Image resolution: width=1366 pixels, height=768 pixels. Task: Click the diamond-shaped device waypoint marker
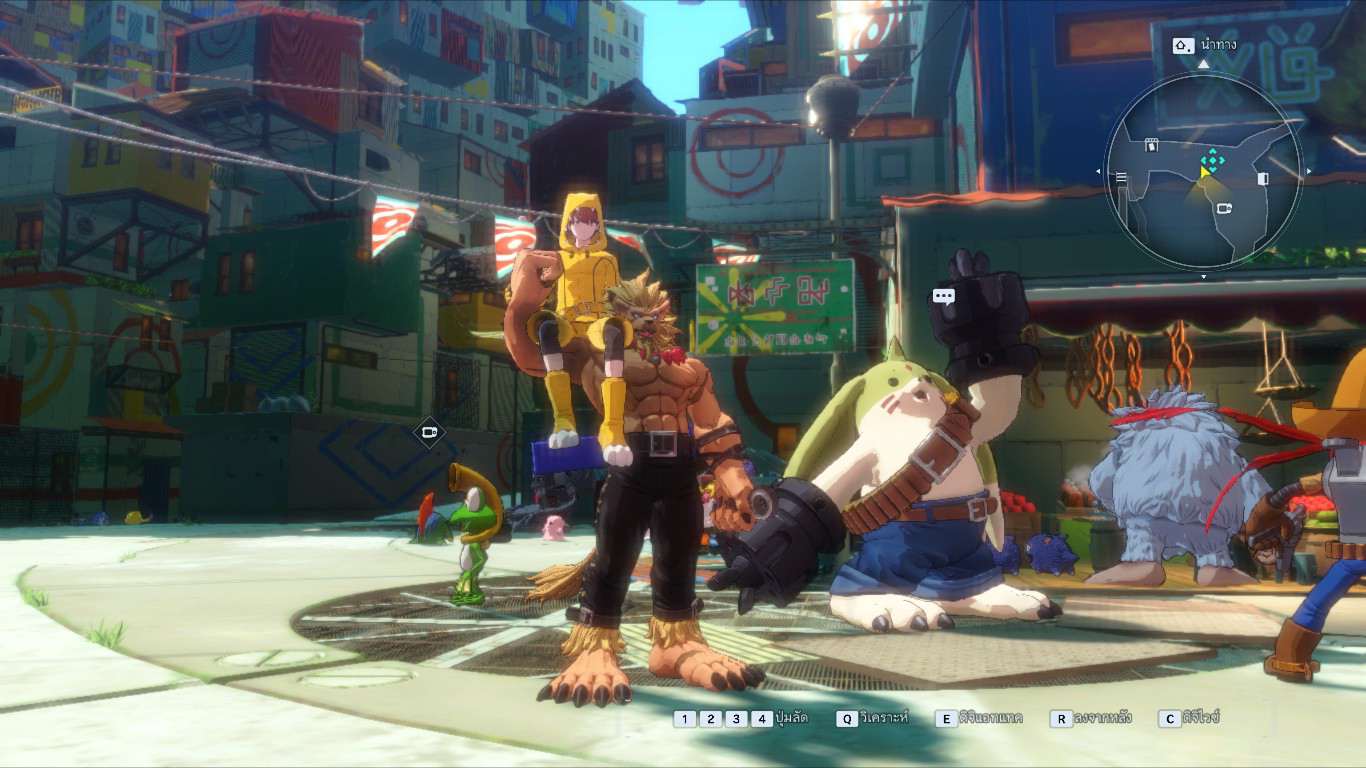click(x=429, y=433)
